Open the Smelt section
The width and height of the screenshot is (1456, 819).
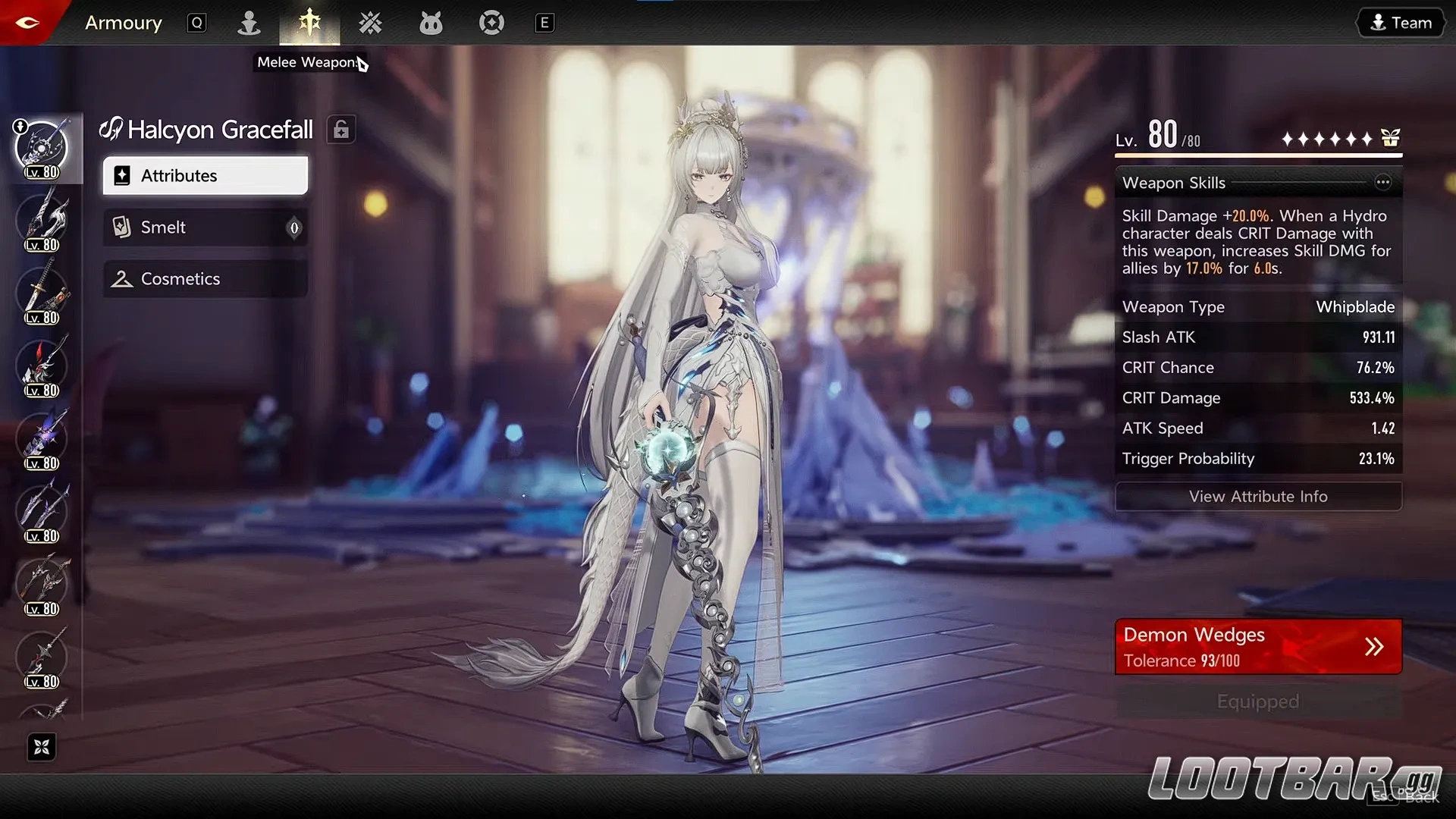pos(204,227)
